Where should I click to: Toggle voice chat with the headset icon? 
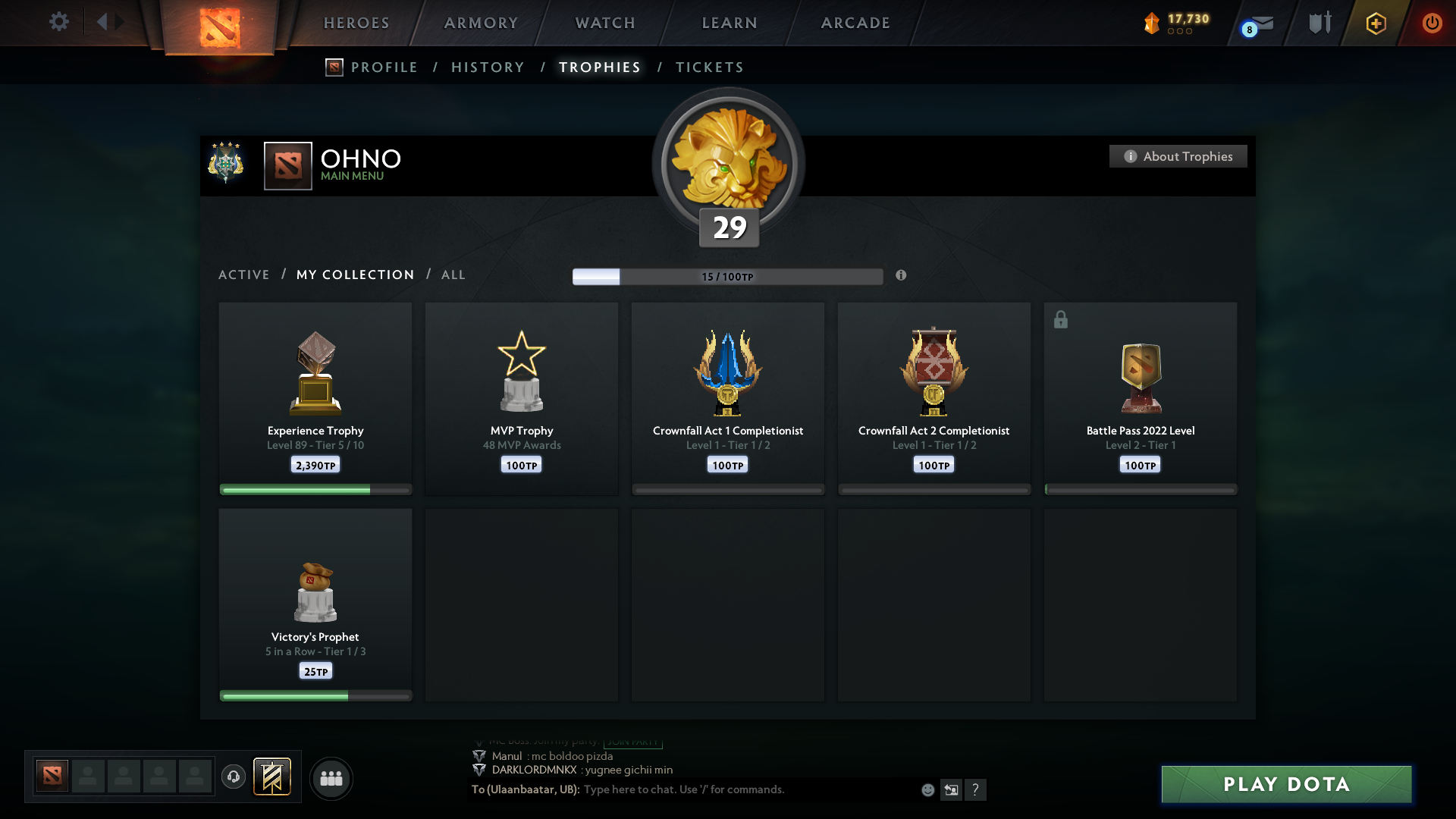234,777
